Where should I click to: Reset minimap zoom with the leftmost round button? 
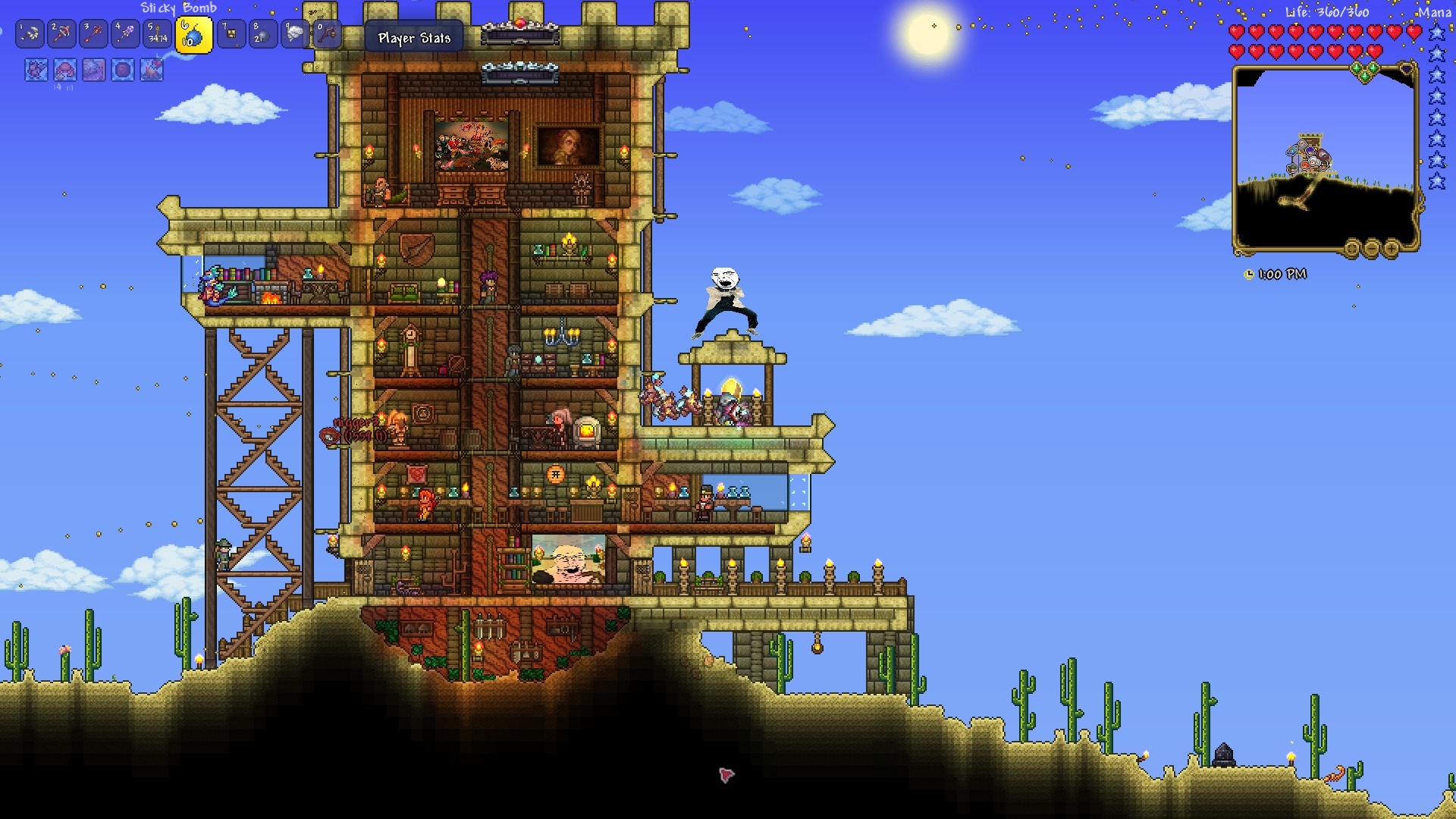[x=1351, y=248]
